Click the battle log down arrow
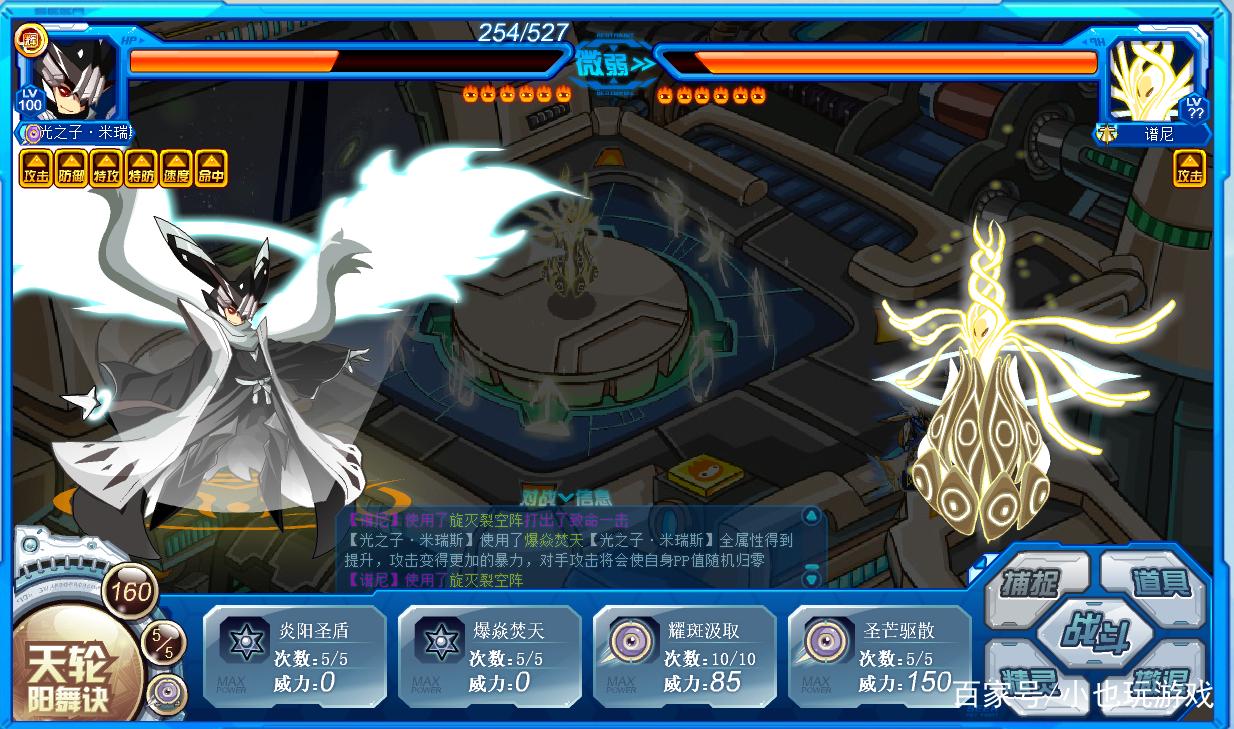 [x=812, y=579]
